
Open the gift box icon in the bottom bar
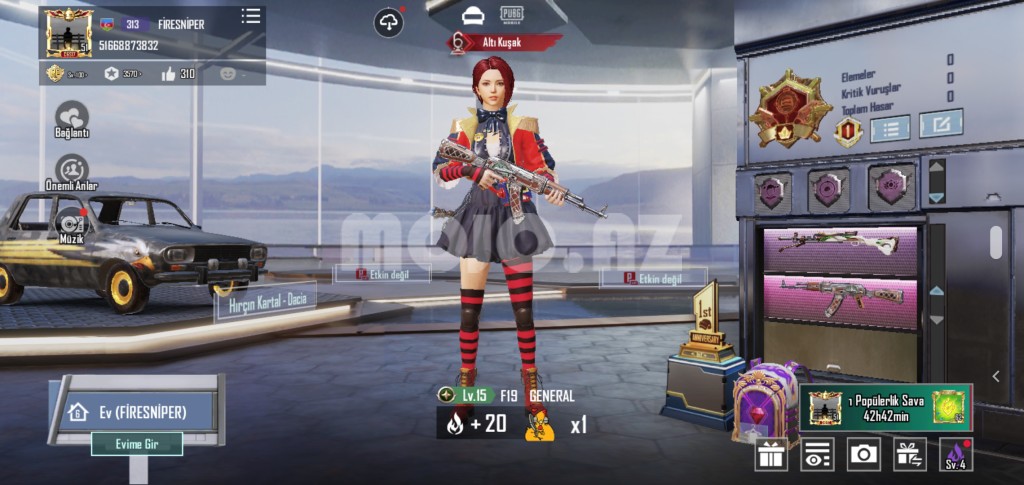[771, 454]
